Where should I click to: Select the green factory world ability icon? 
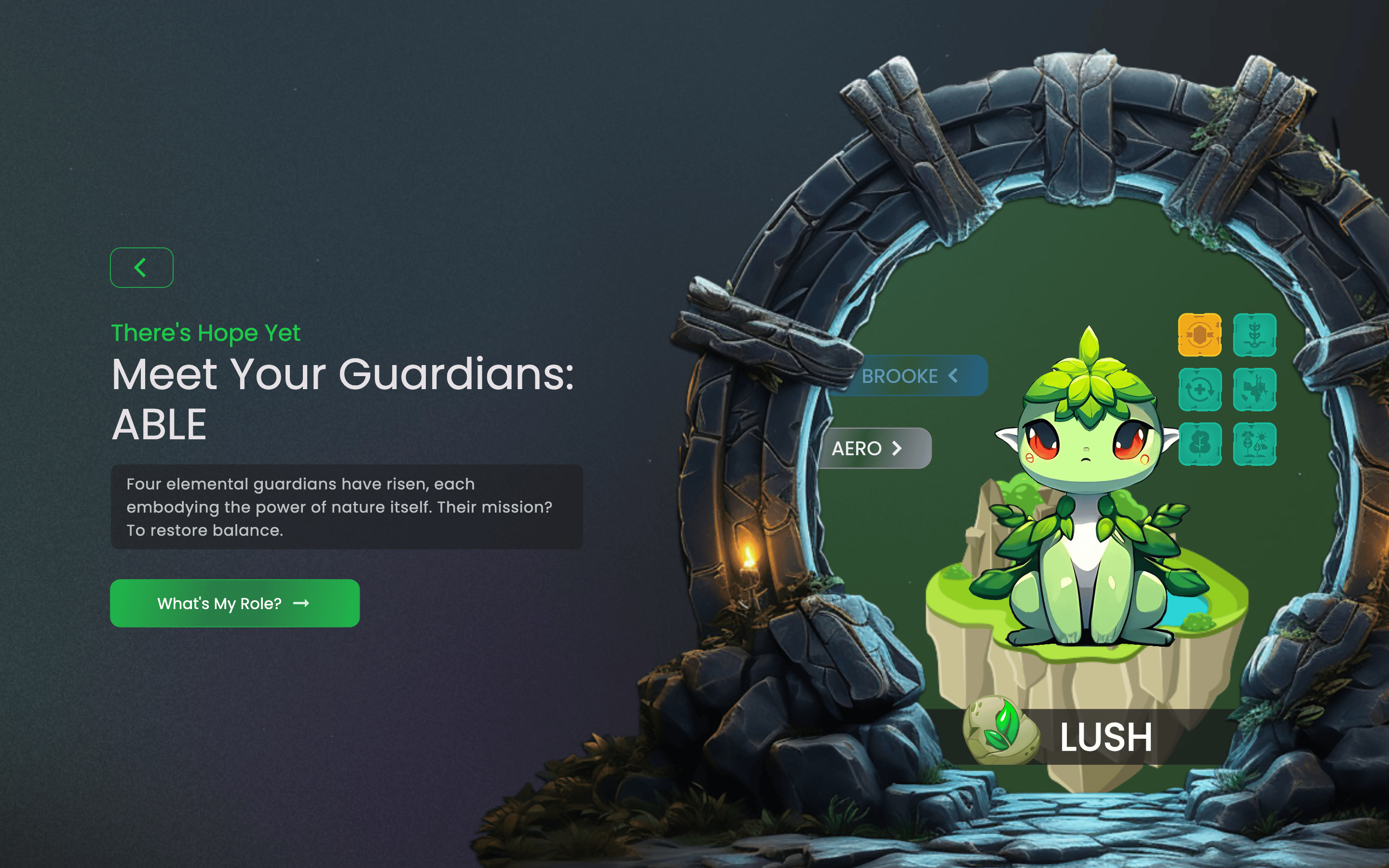[1256, 391]
